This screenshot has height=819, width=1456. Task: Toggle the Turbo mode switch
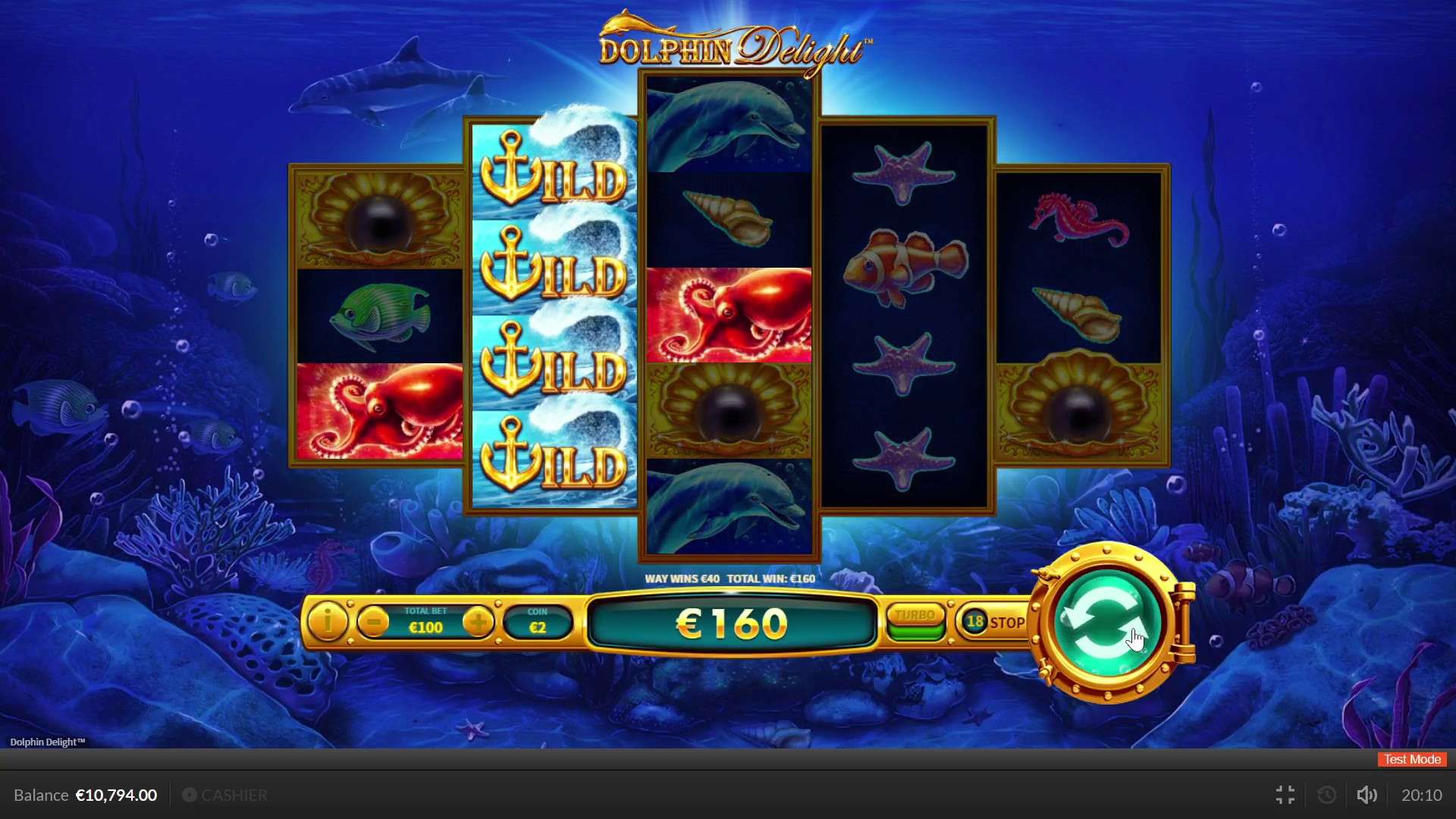[916, 623]
